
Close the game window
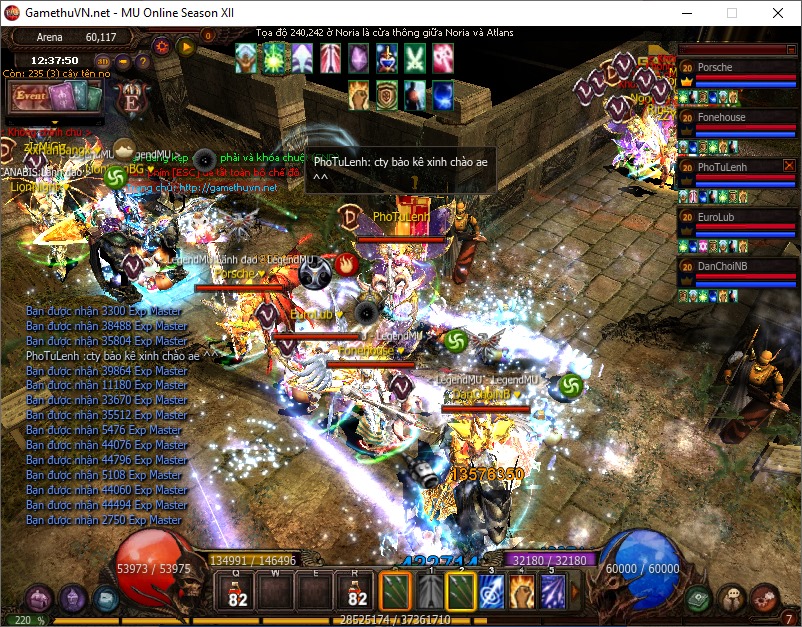pyautogui.click(x=778, y=14)
